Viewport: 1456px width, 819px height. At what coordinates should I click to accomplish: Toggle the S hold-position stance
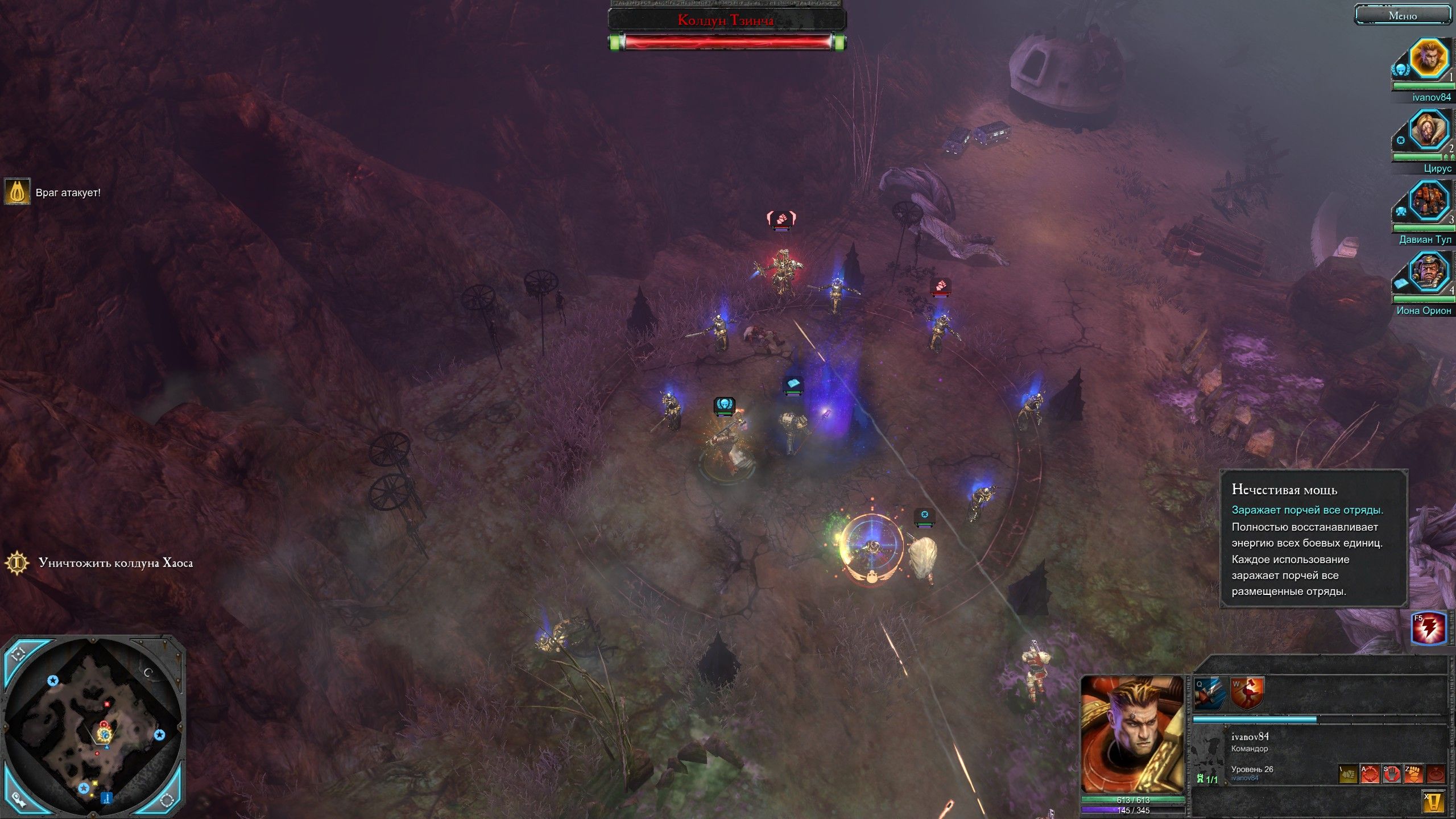tap(1392, 775)
